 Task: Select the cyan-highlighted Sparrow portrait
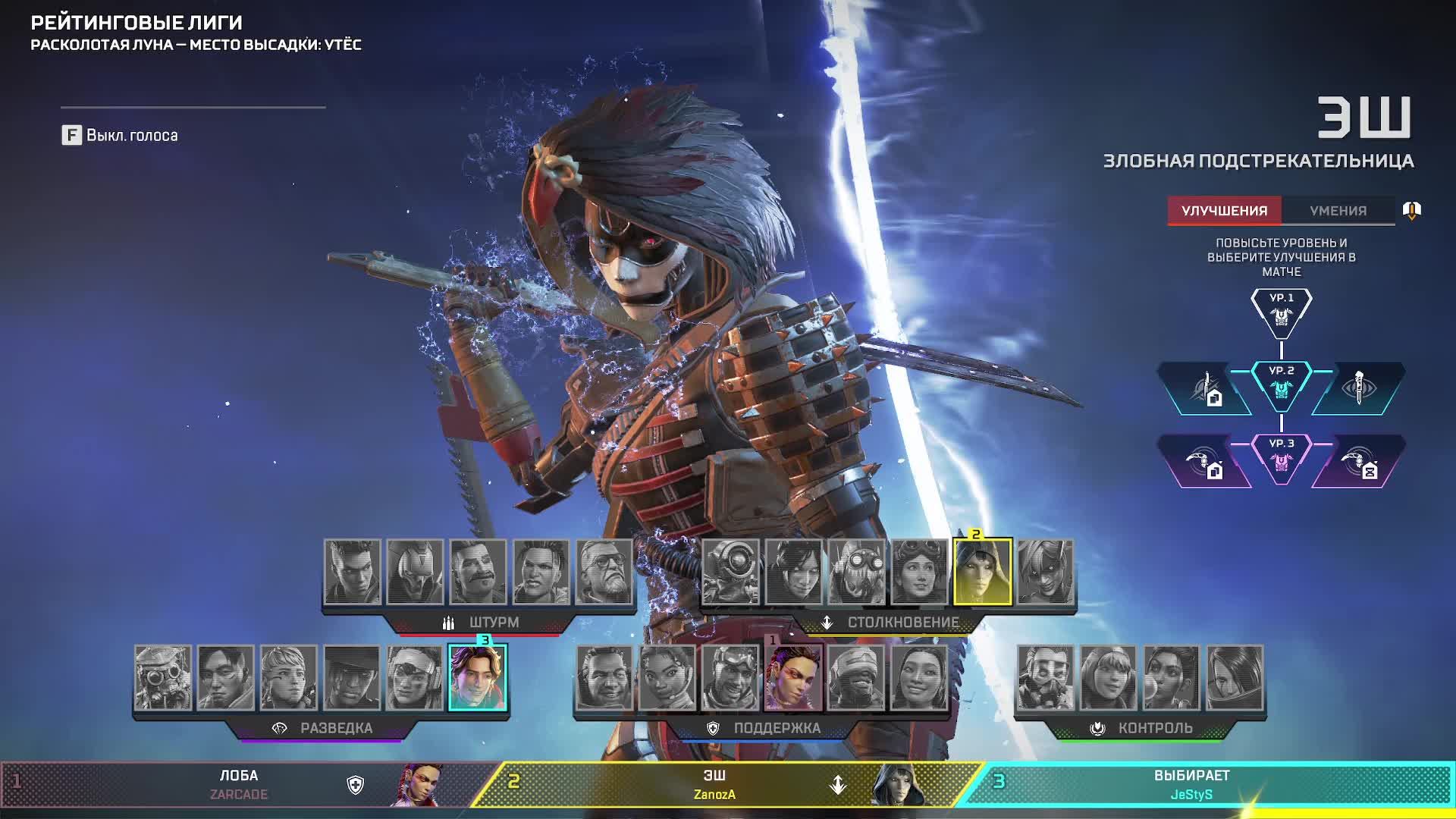[x=478, y=678]
